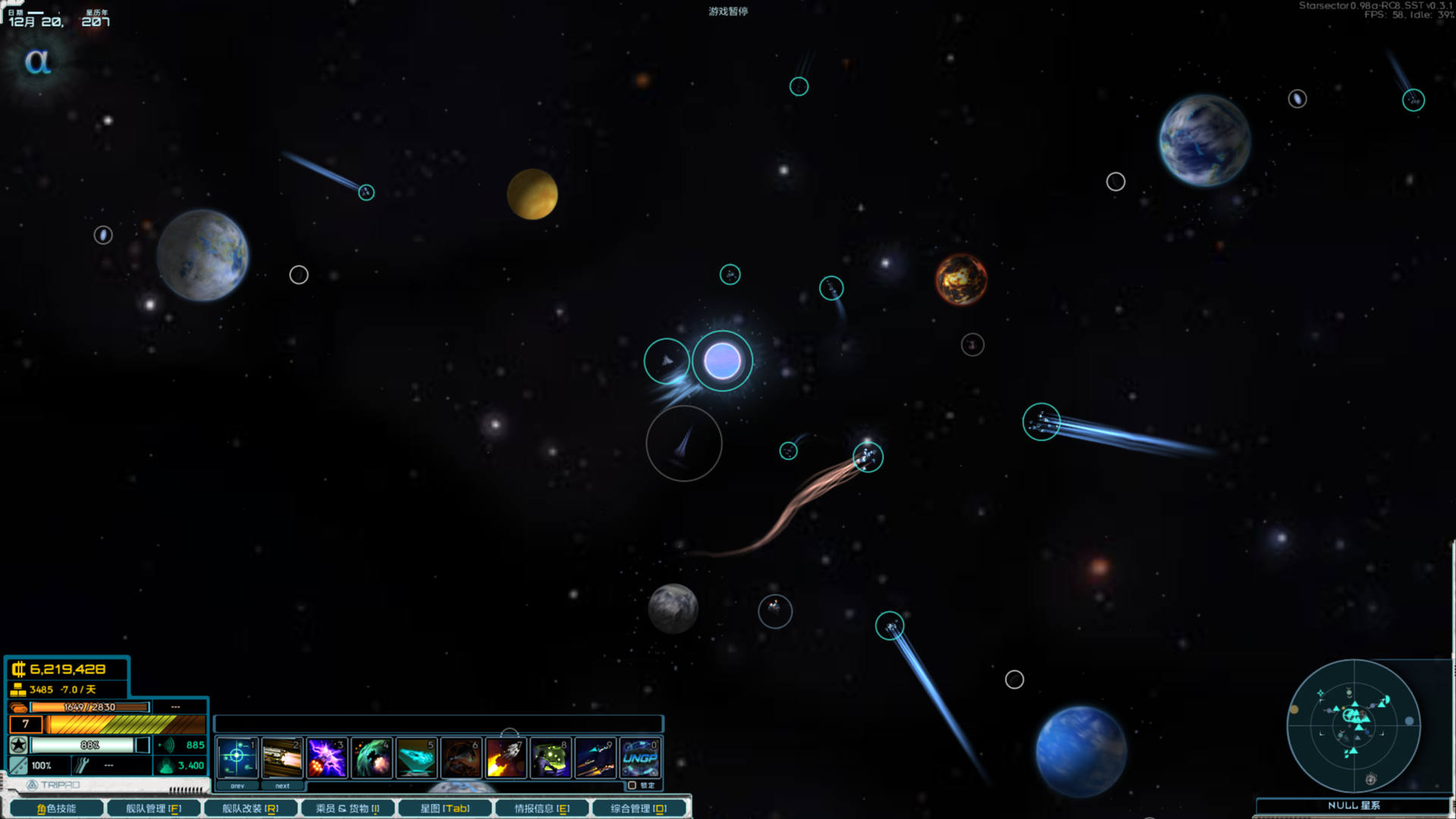Trigger the purple lightning ability in slot 3

coord(328,756)
